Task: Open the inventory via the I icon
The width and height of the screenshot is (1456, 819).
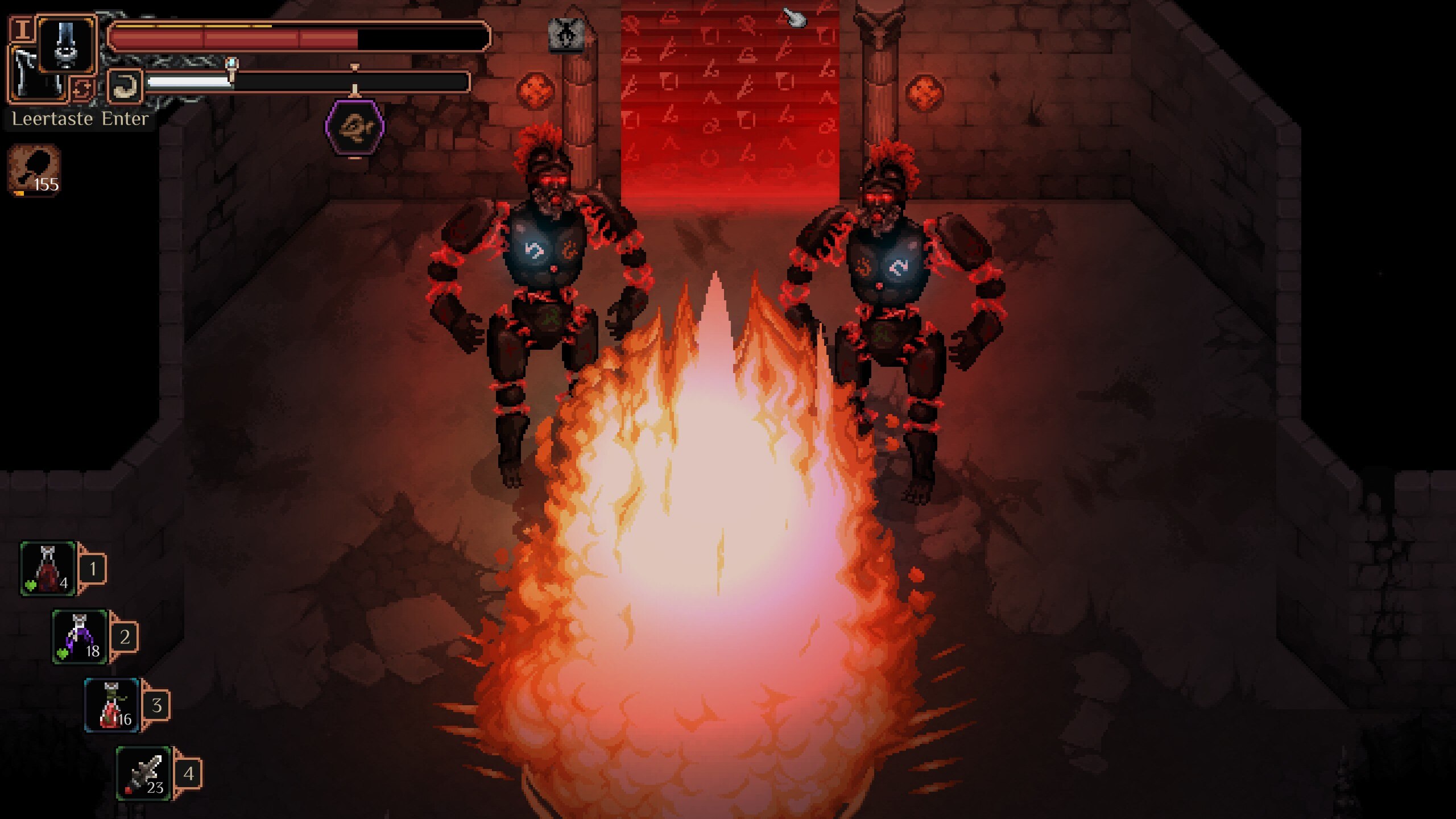Action: [23, 28]
